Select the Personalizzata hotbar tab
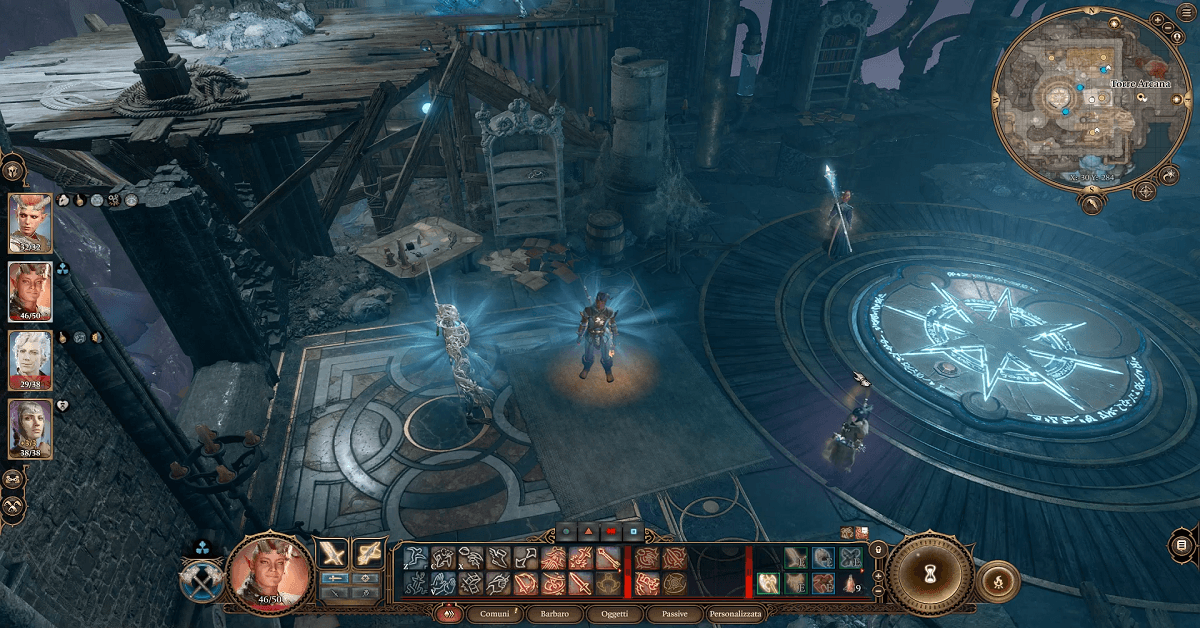The image size is (1200, 628). 735,613
